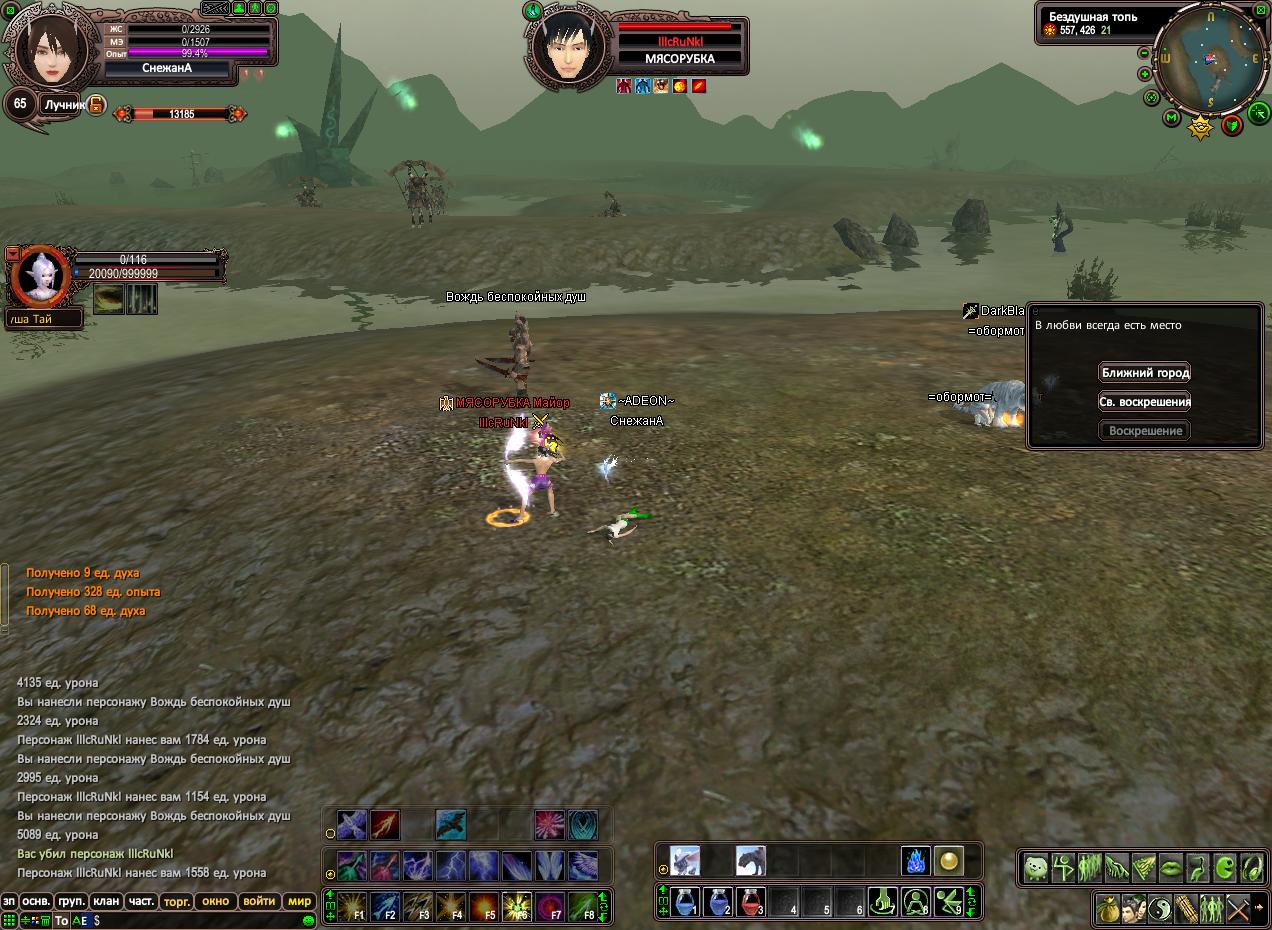Zoom in the minimap with plus button
Viewport: 1272px width, 930px height.
[x=1144, y=74]
